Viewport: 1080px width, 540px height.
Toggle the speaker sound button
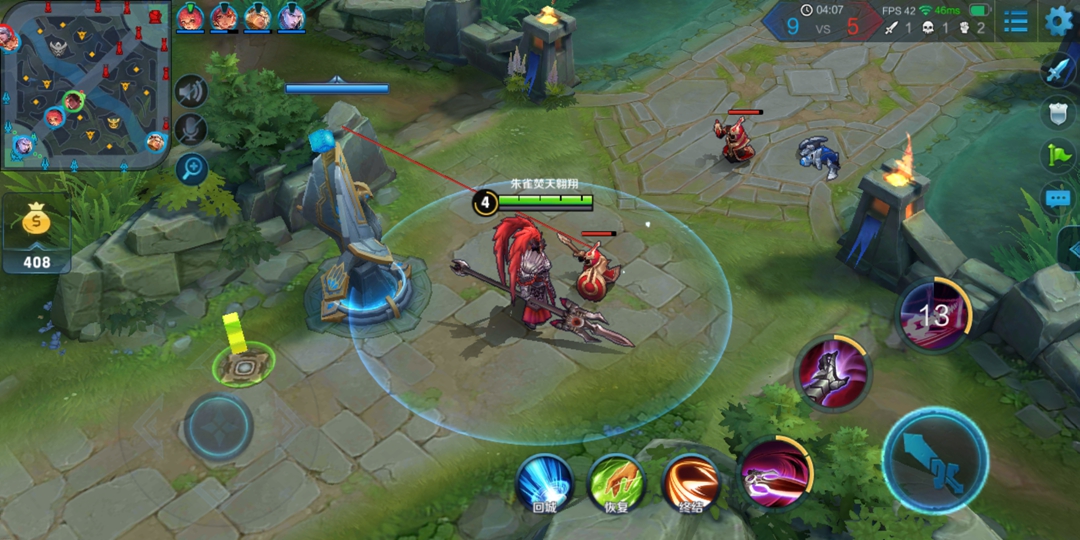(190, 92)
